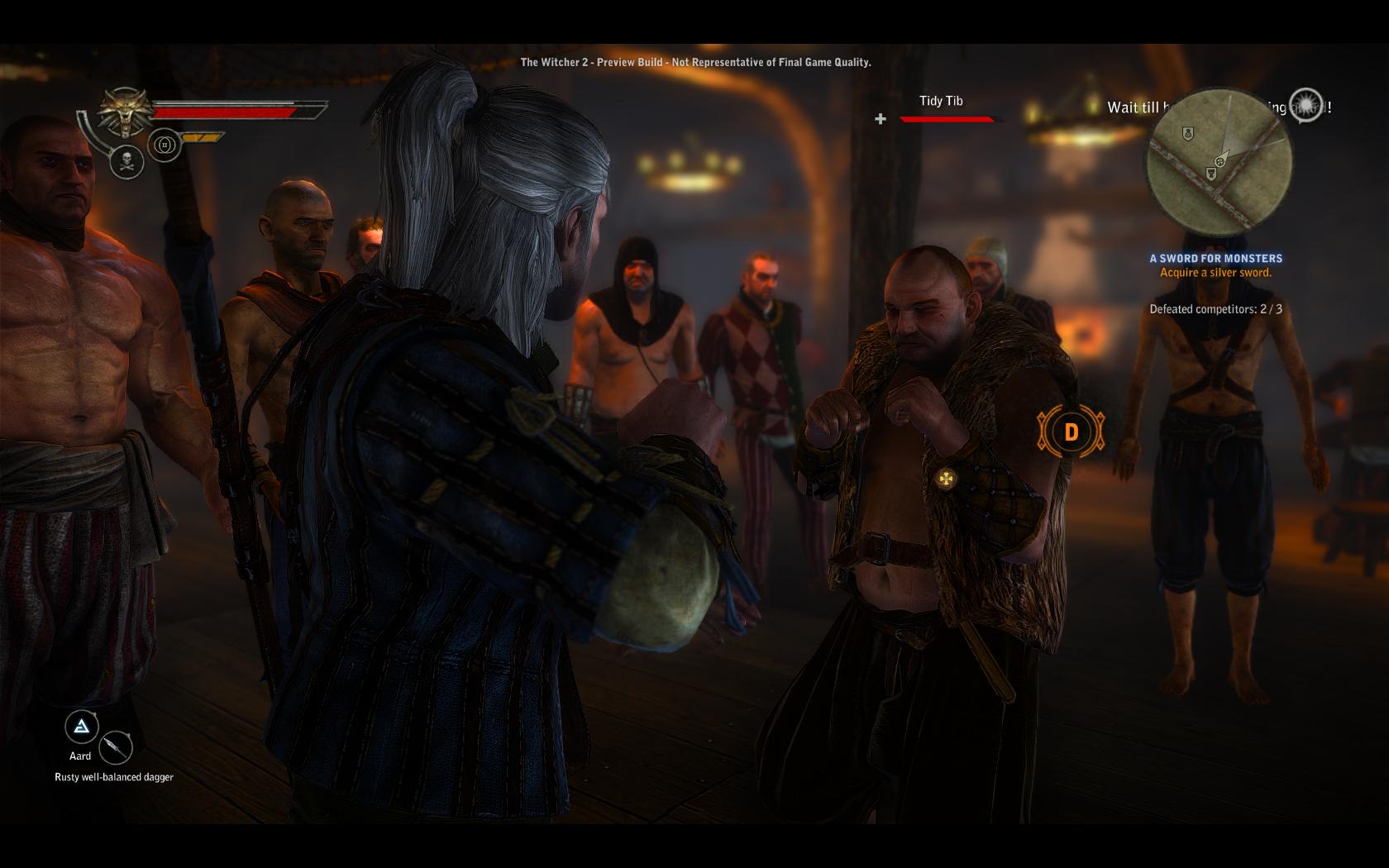This screenshot has height=868, width=1389.
Task: Open the A Sword for Monsters quest tracker
Action: click(1215, 259)
